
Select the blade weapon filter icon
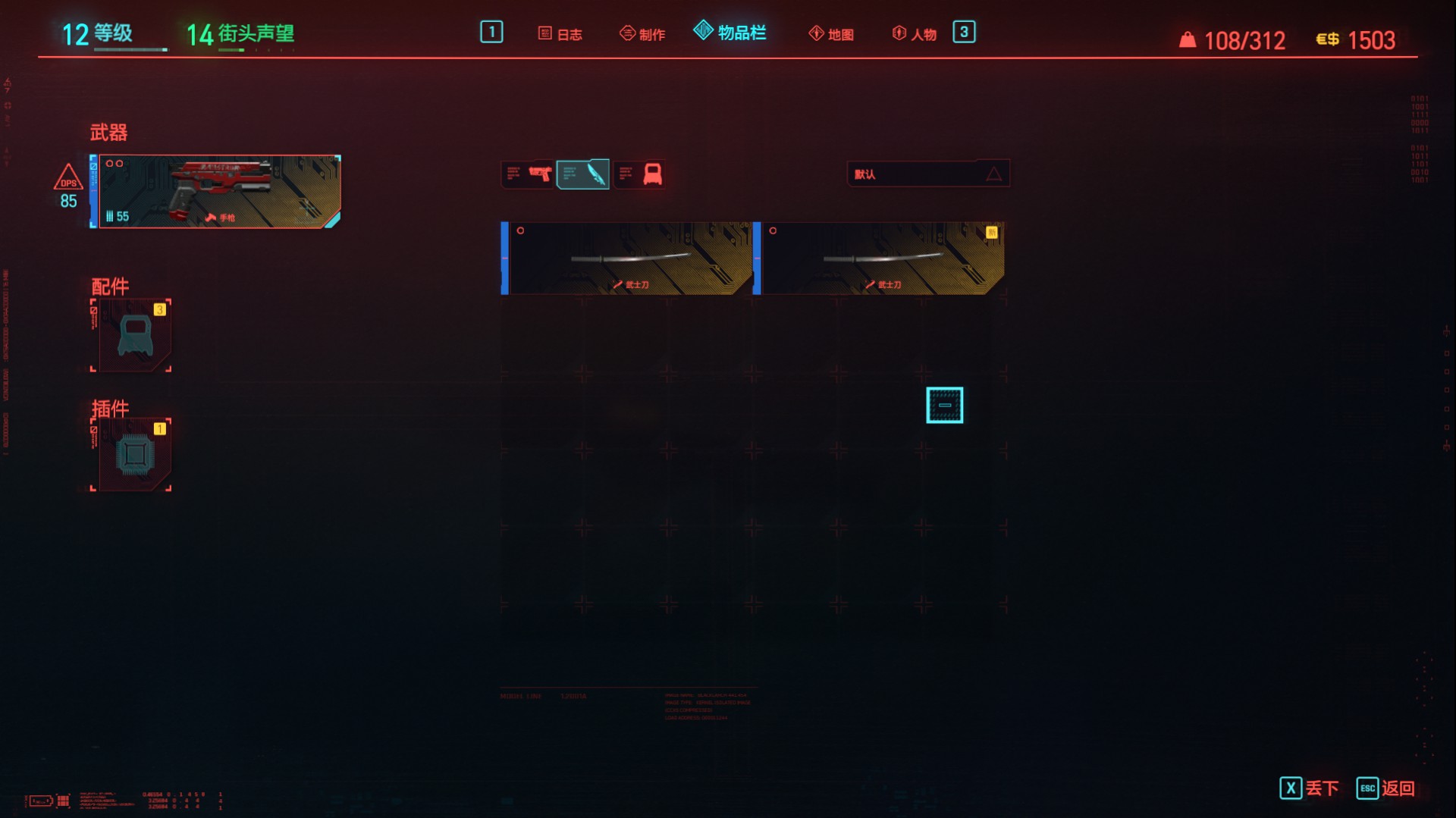pos(584,173)
